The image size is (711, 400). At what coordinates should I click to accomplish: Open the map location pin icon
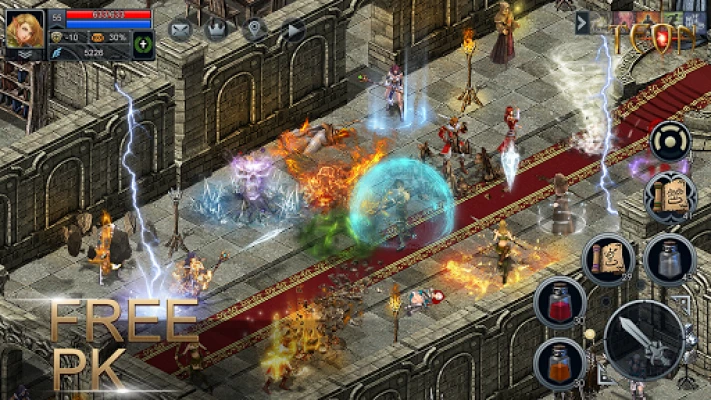click(255, 29)
